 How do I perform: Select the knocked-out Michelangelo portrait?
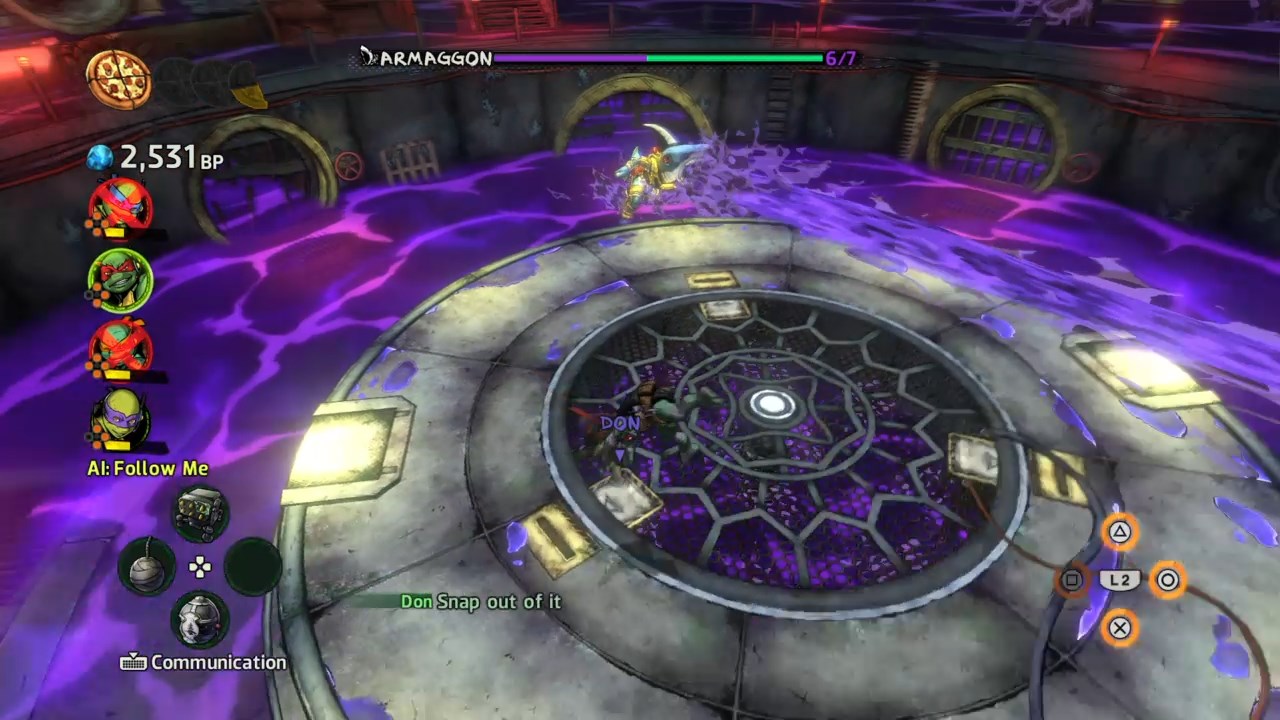[x=121, y=349]
